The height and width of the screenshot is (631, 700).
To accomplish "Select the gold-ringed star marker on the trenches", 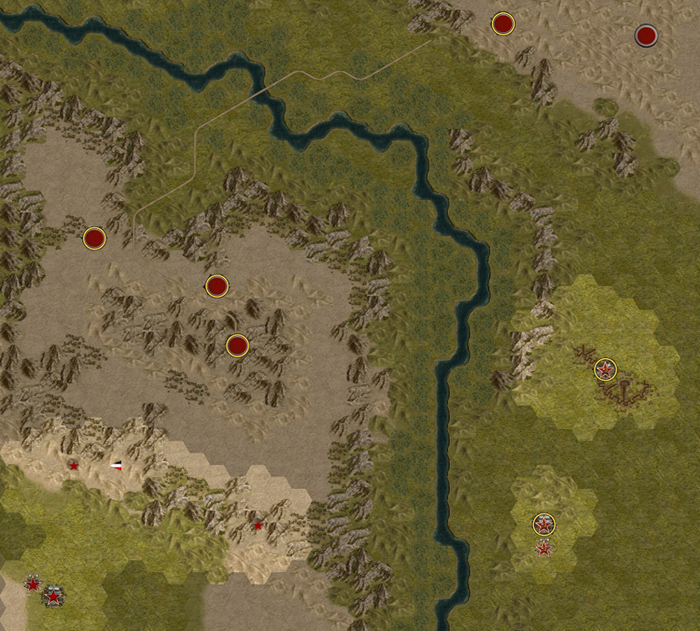I will [605, 370].
